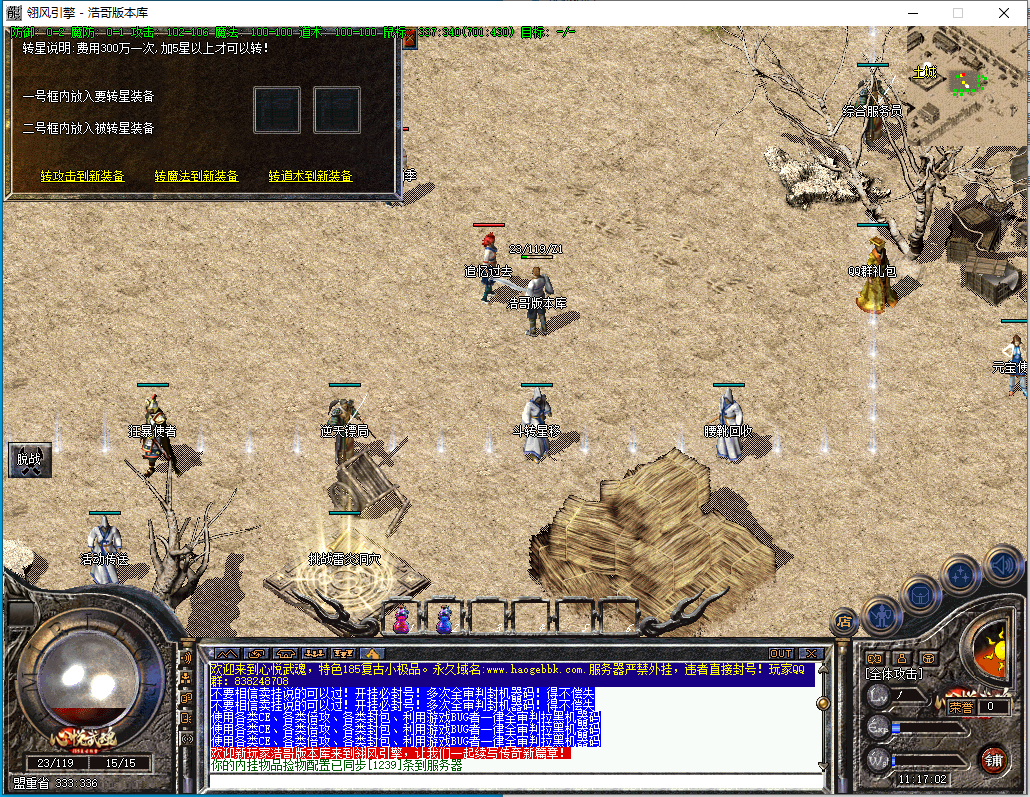The width and height of the screenshot is (1030, 797).
Task: Select the second belt potion slot
Action: [x=443, y=621]
